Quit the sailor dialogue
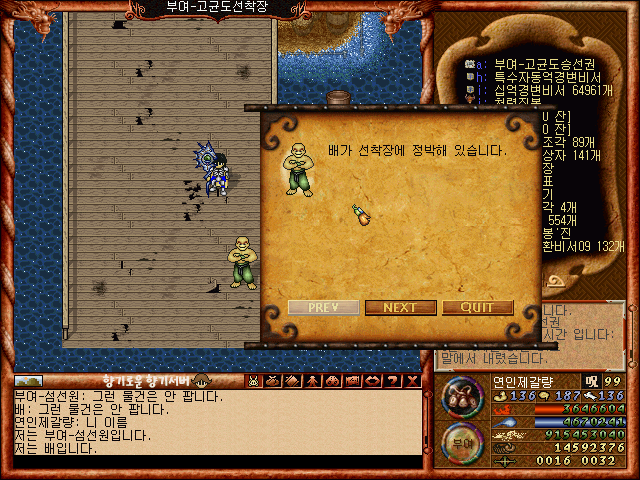The image size is (640, 480). click(x=478, y=307)
